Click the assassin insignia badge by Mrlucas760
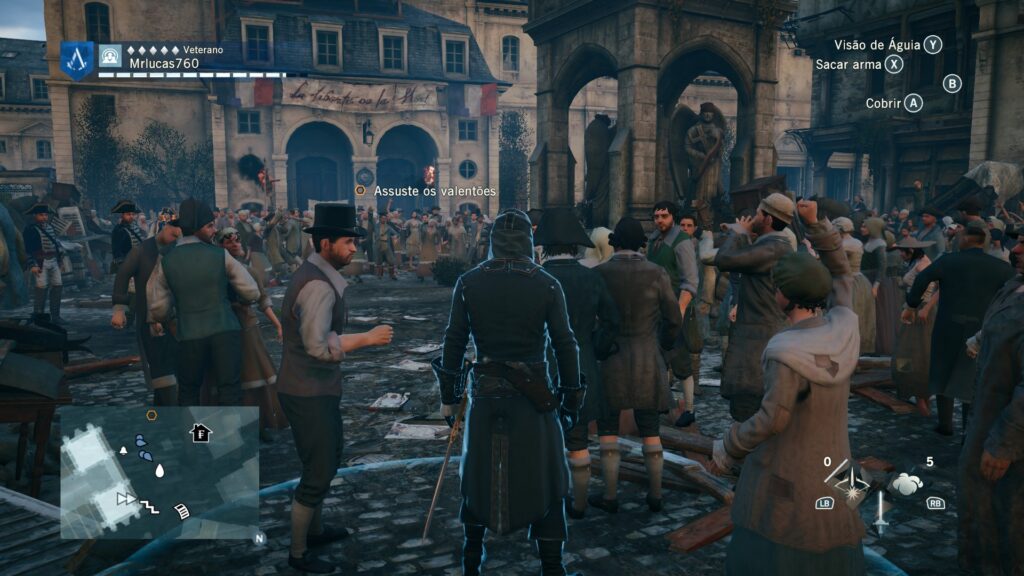The height and width of the screenshot is (576, 1024). (x=76, y=59)
